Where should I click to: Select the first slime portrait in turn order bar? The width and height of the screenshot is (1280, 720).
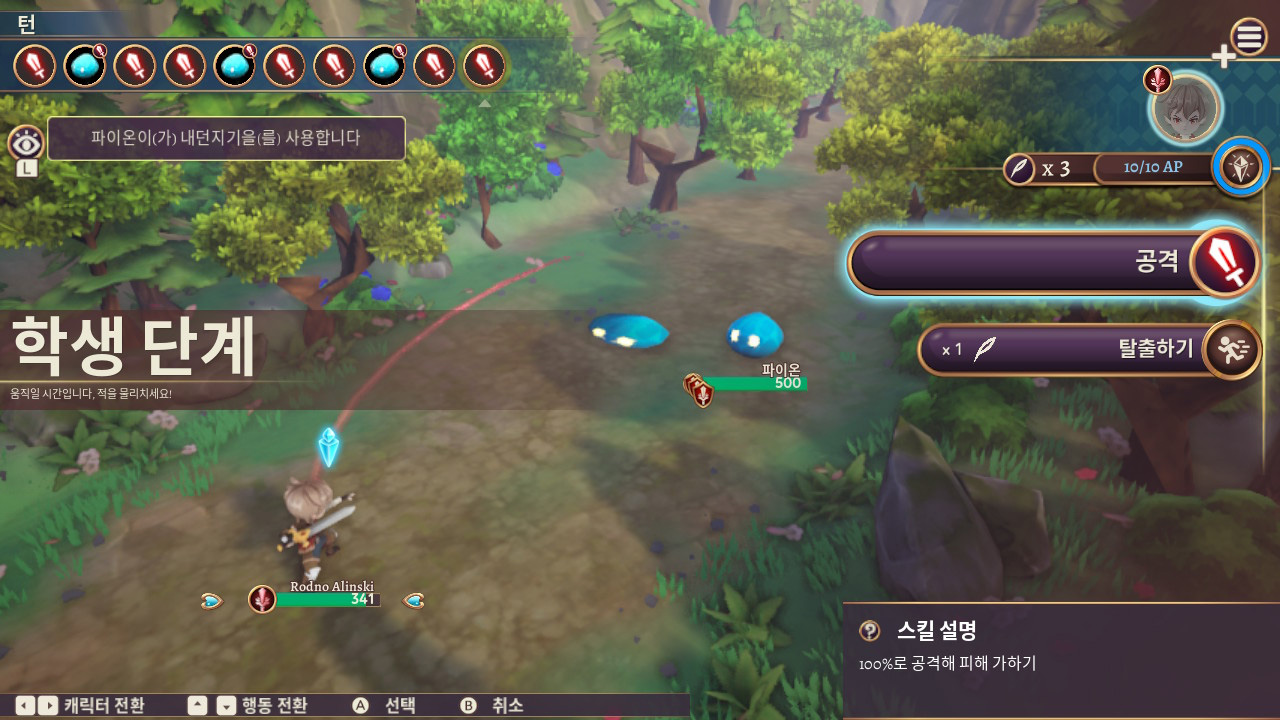click(x=84, y=64)
